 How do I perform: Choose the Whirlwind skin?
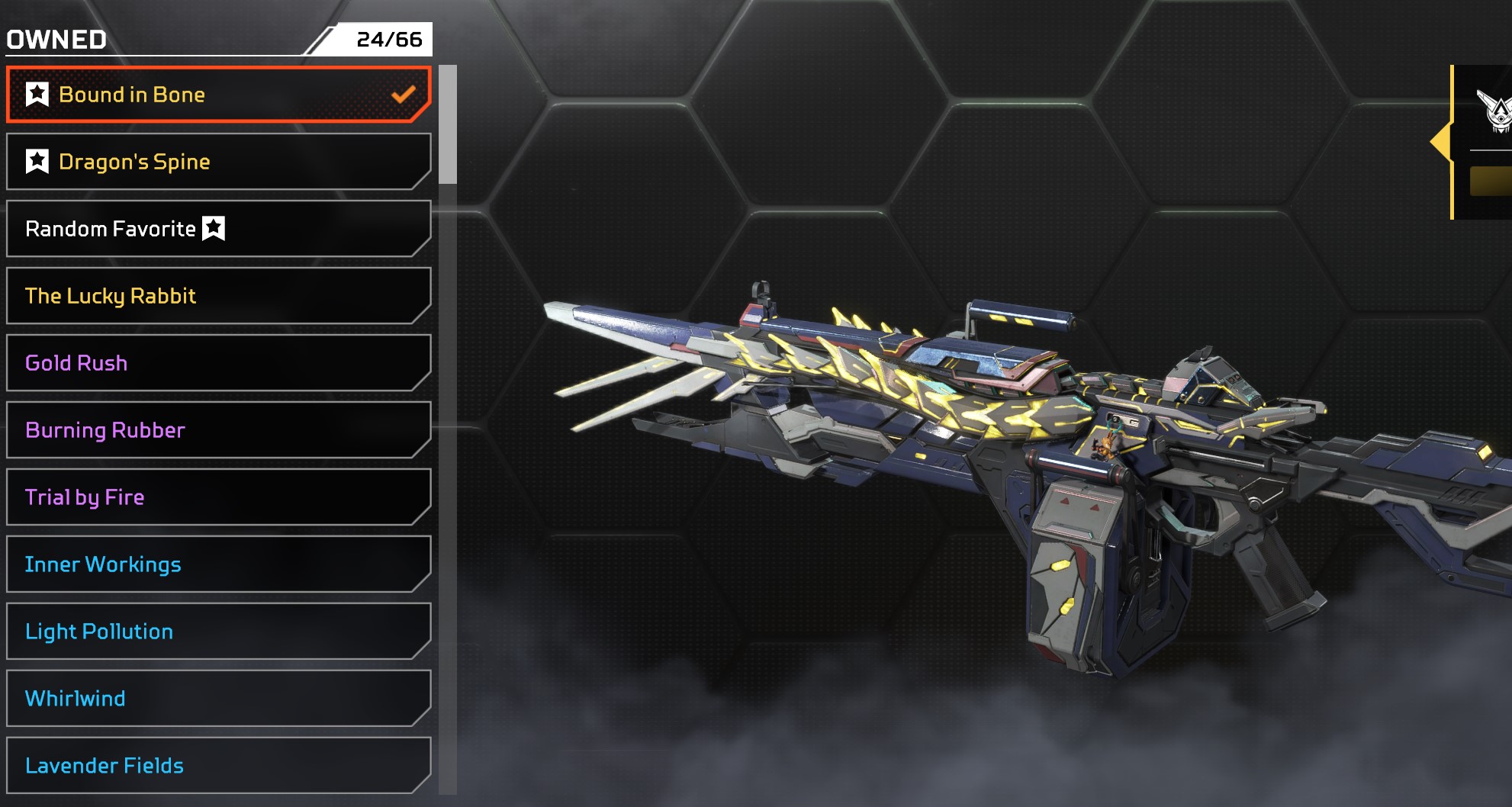point(218,699)
